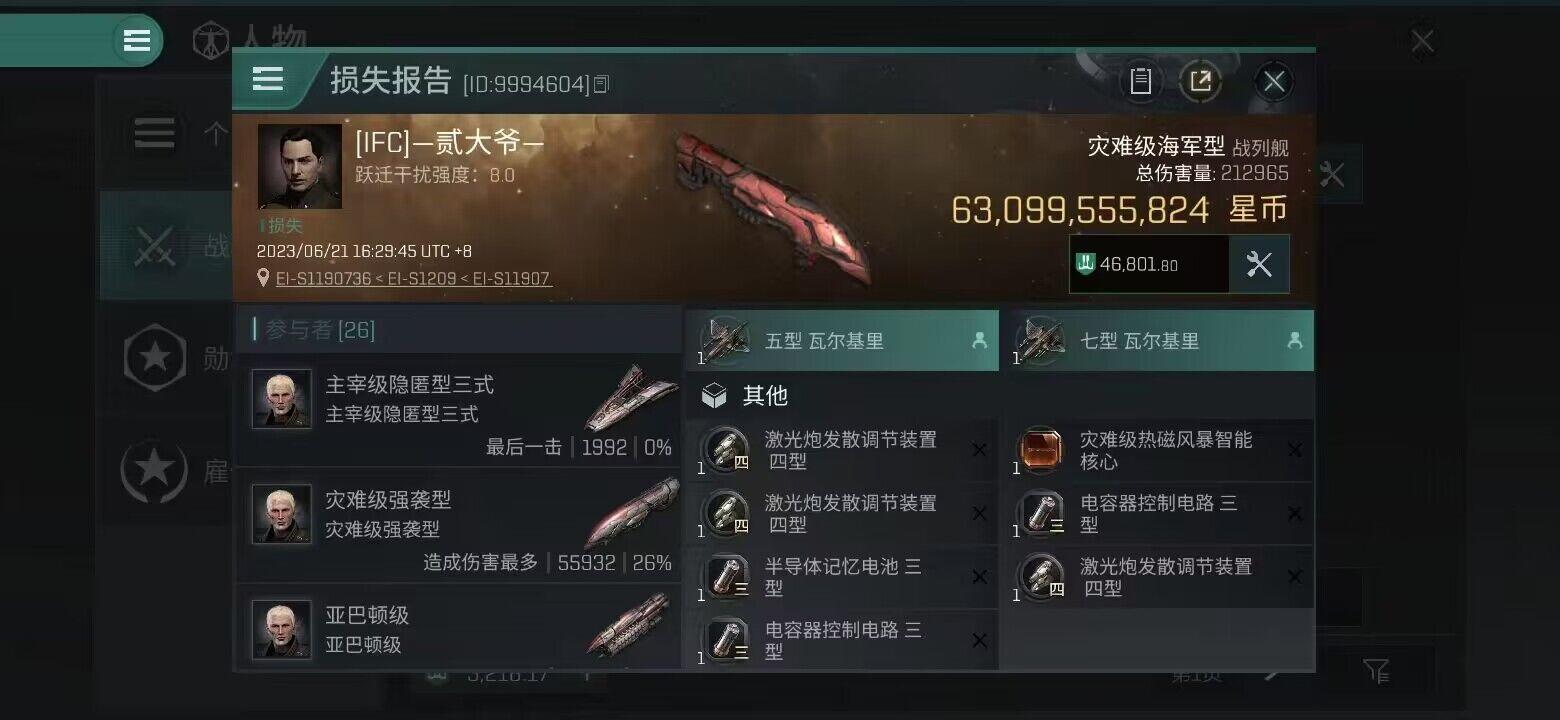Click the [IFC]—贰大爷— pilot portrait

pos(299,167)
